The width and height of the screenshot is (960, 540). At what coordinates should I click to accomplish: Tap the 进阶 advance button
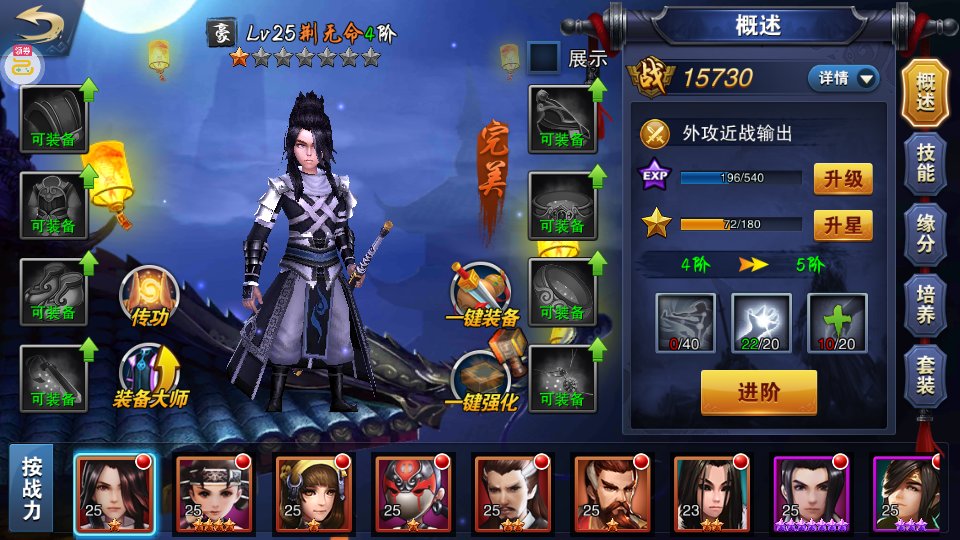[x=758, y=392]
